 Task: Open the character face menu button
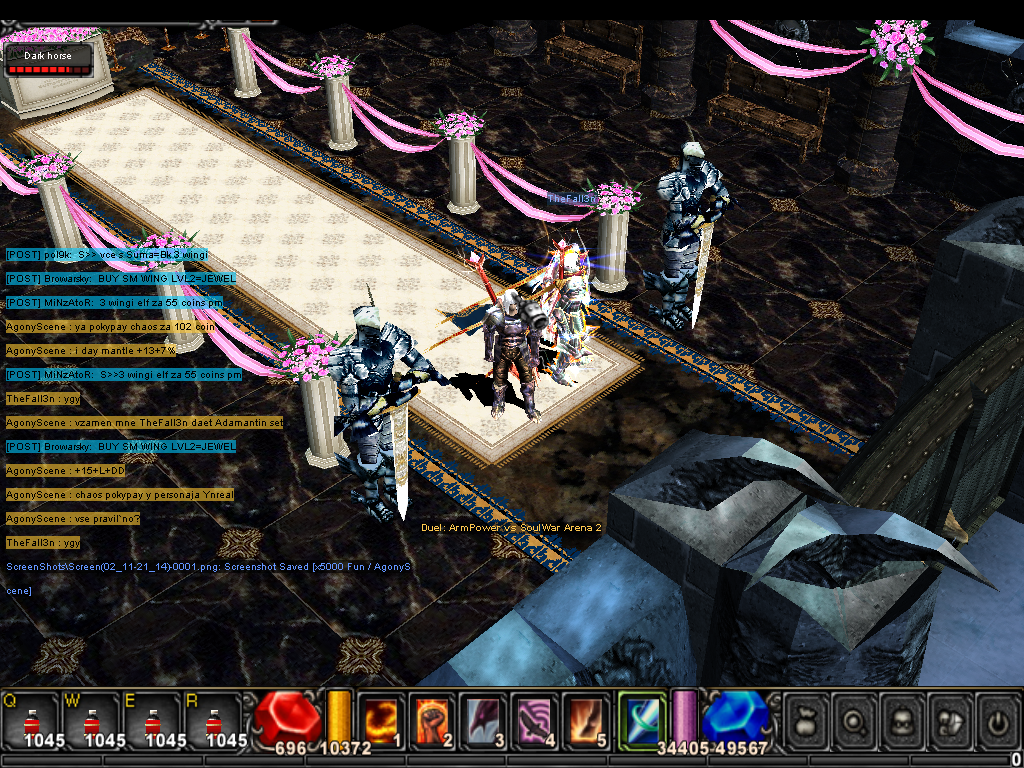904,719
